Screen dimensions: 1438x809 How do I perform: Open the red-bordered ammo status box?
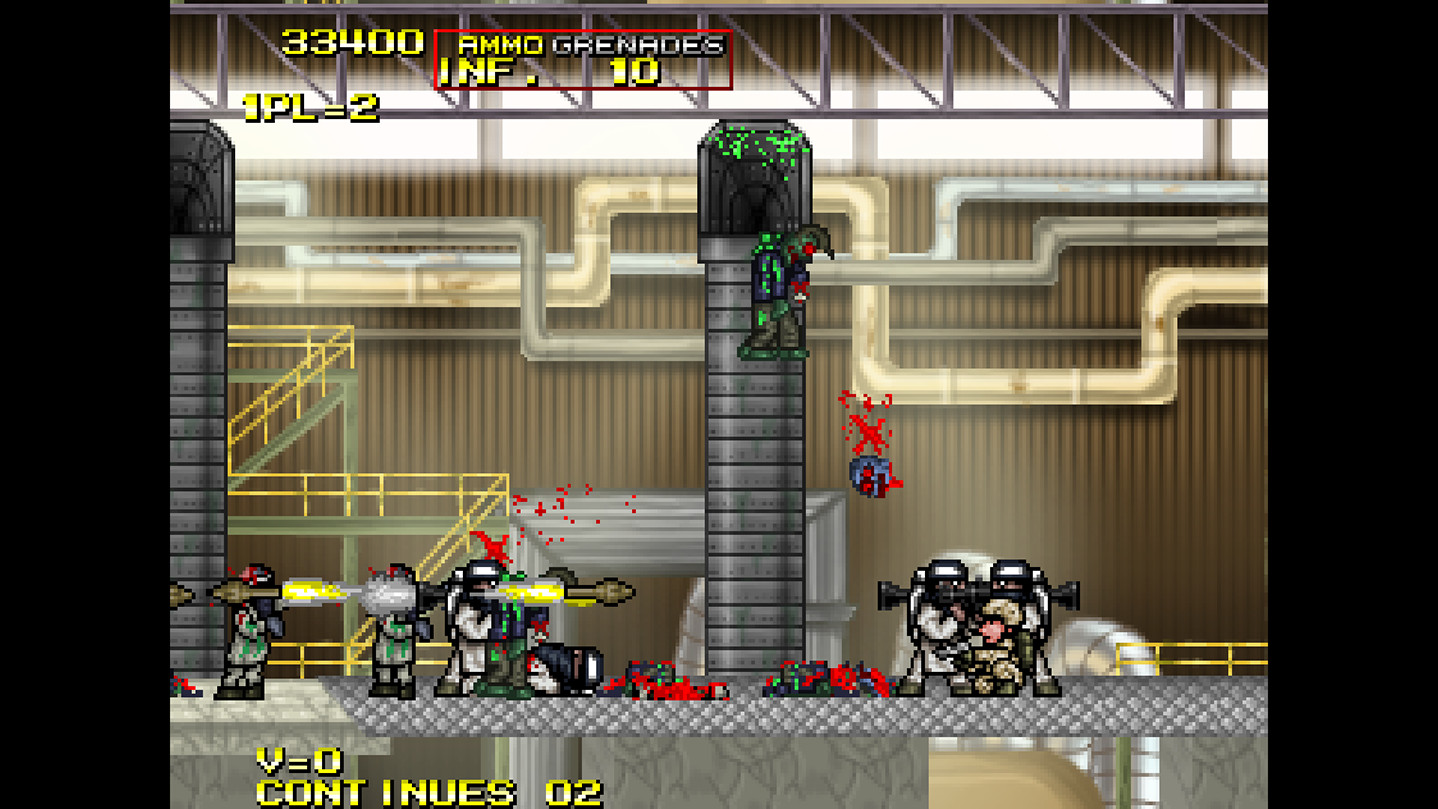(583, 58)
